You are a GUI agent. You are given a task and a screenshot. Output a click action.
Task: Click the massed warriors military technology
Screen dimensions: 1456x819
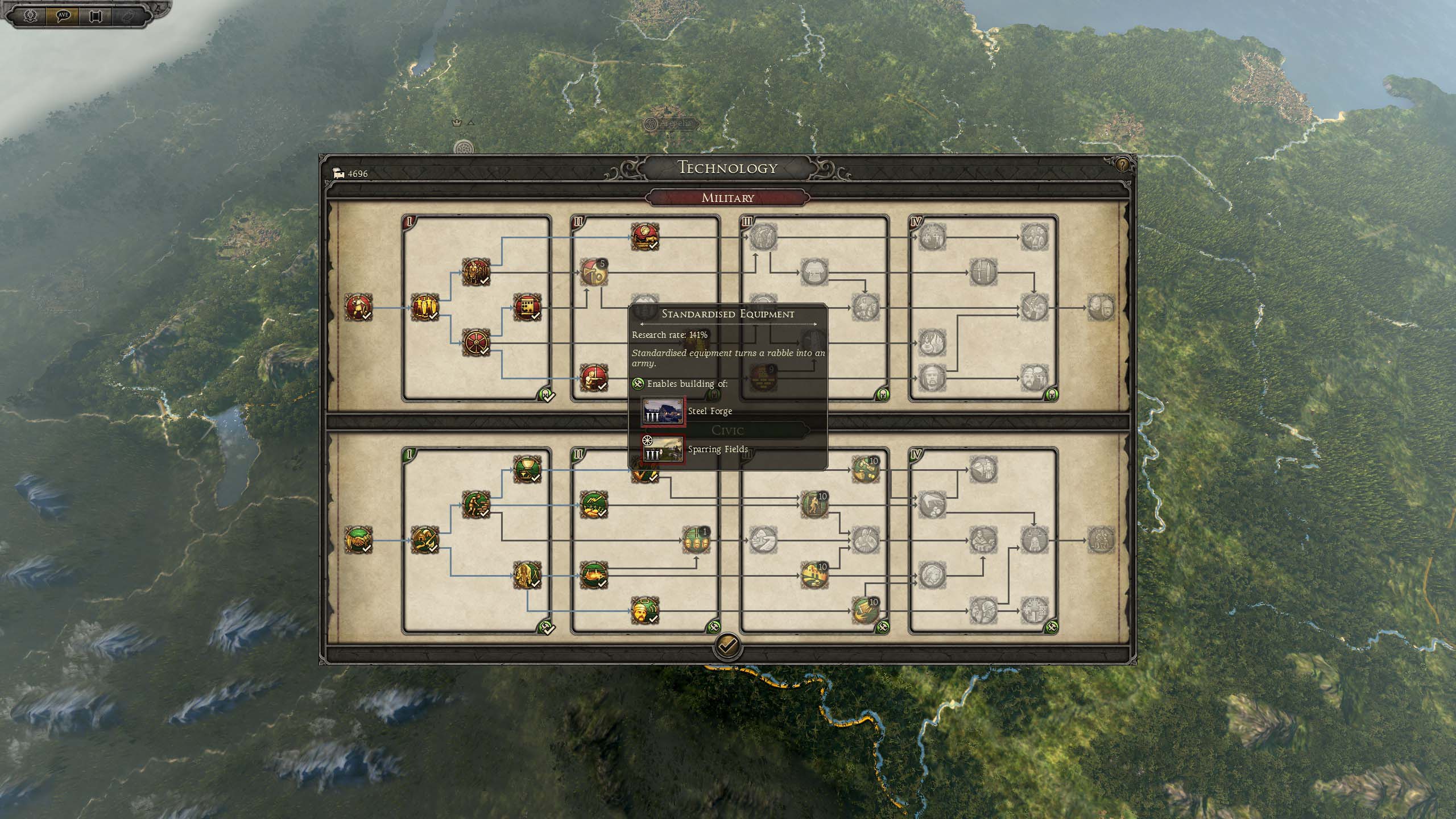pyautogui.click(x=476, y=272)
